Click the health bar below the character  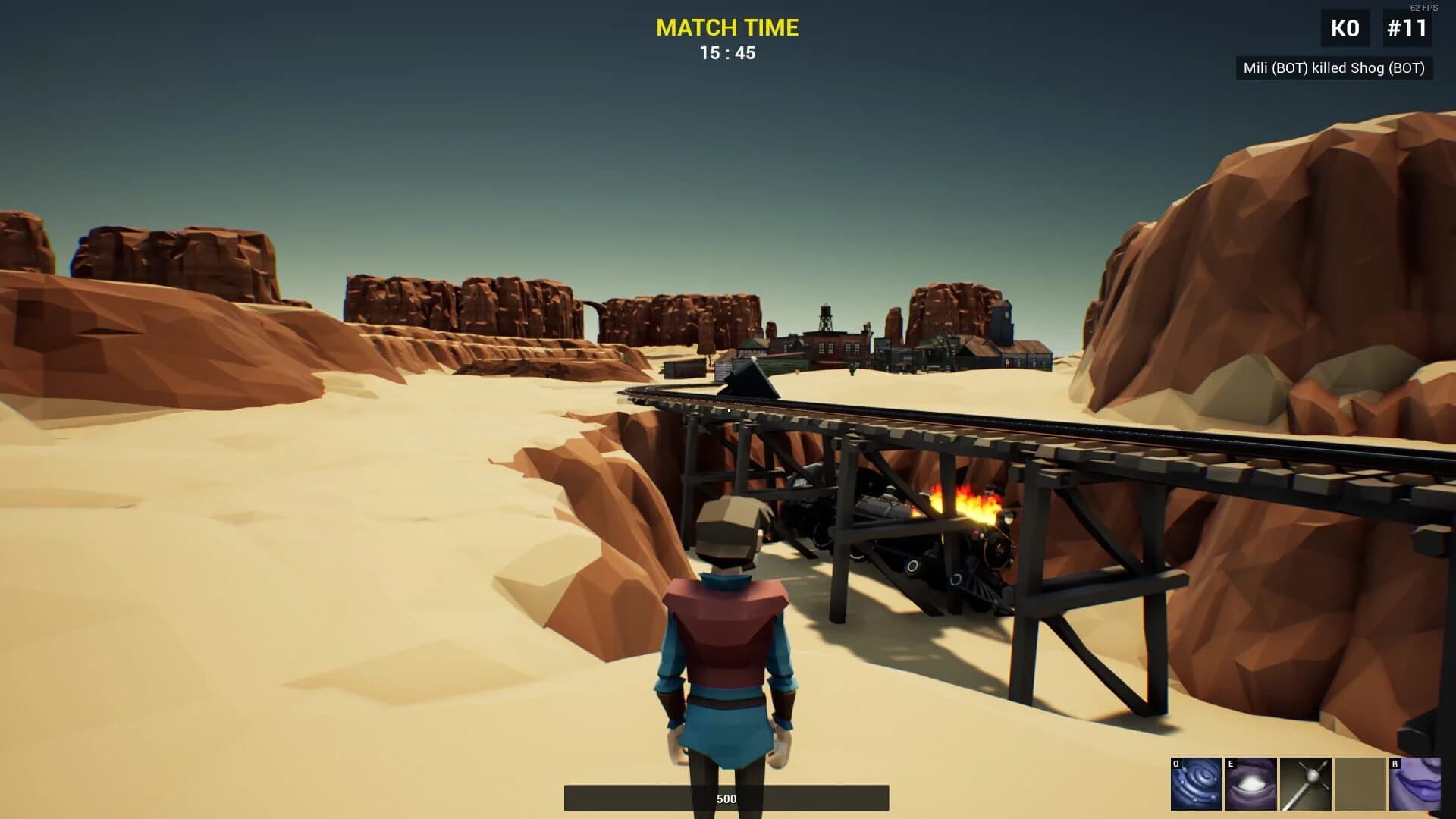pos(727,798)
